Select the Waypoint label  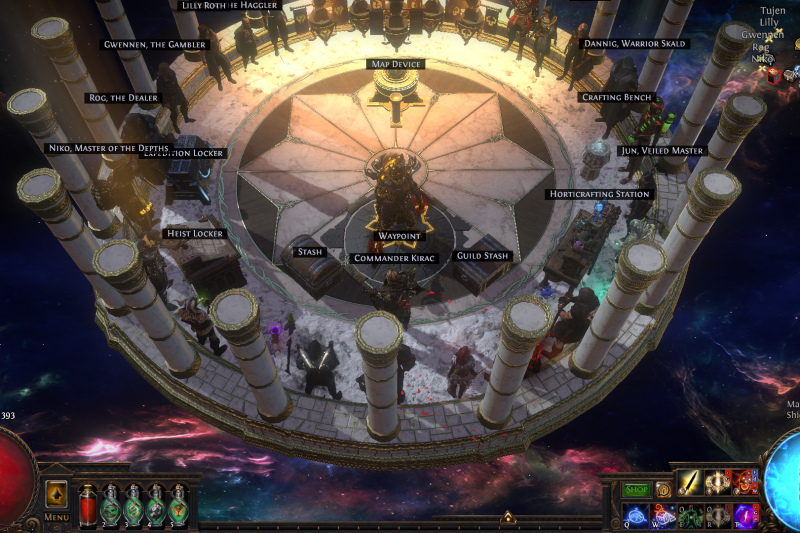[400, 236]
